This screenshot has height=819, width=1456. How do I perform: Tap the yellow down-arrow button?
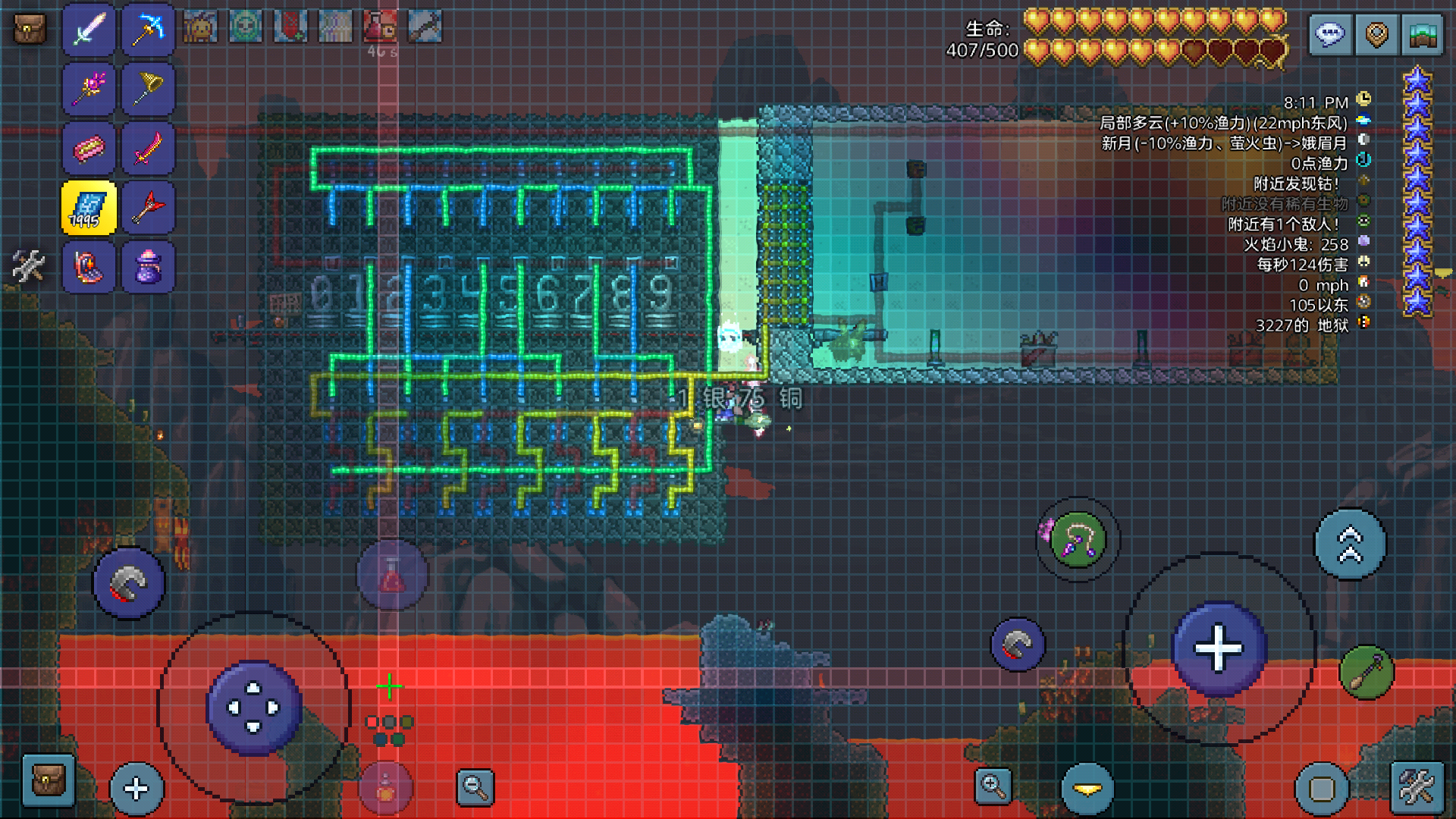pos(1087,789)
